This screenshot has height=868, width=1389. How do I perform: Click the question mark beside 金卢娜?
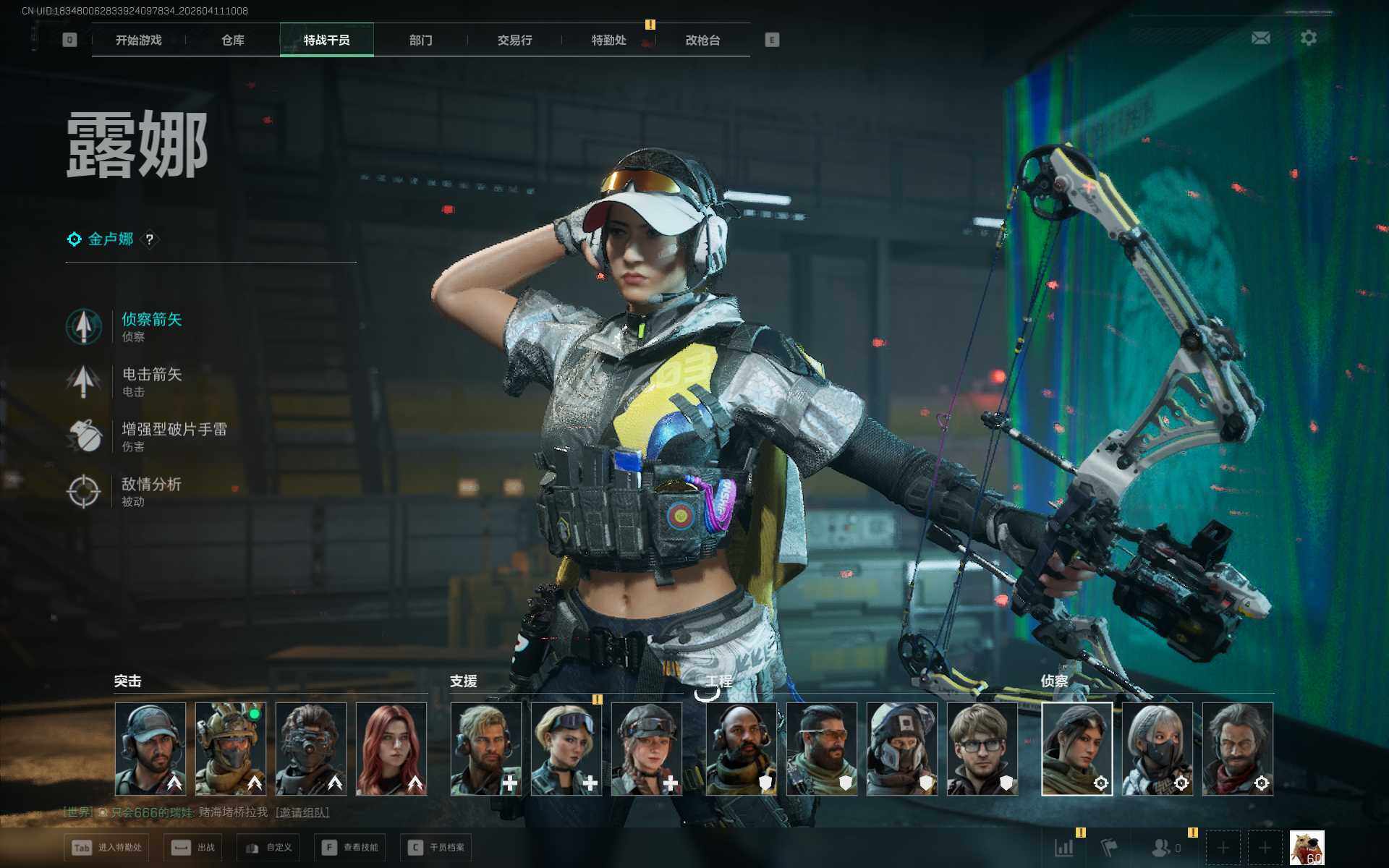coord(150,239)
